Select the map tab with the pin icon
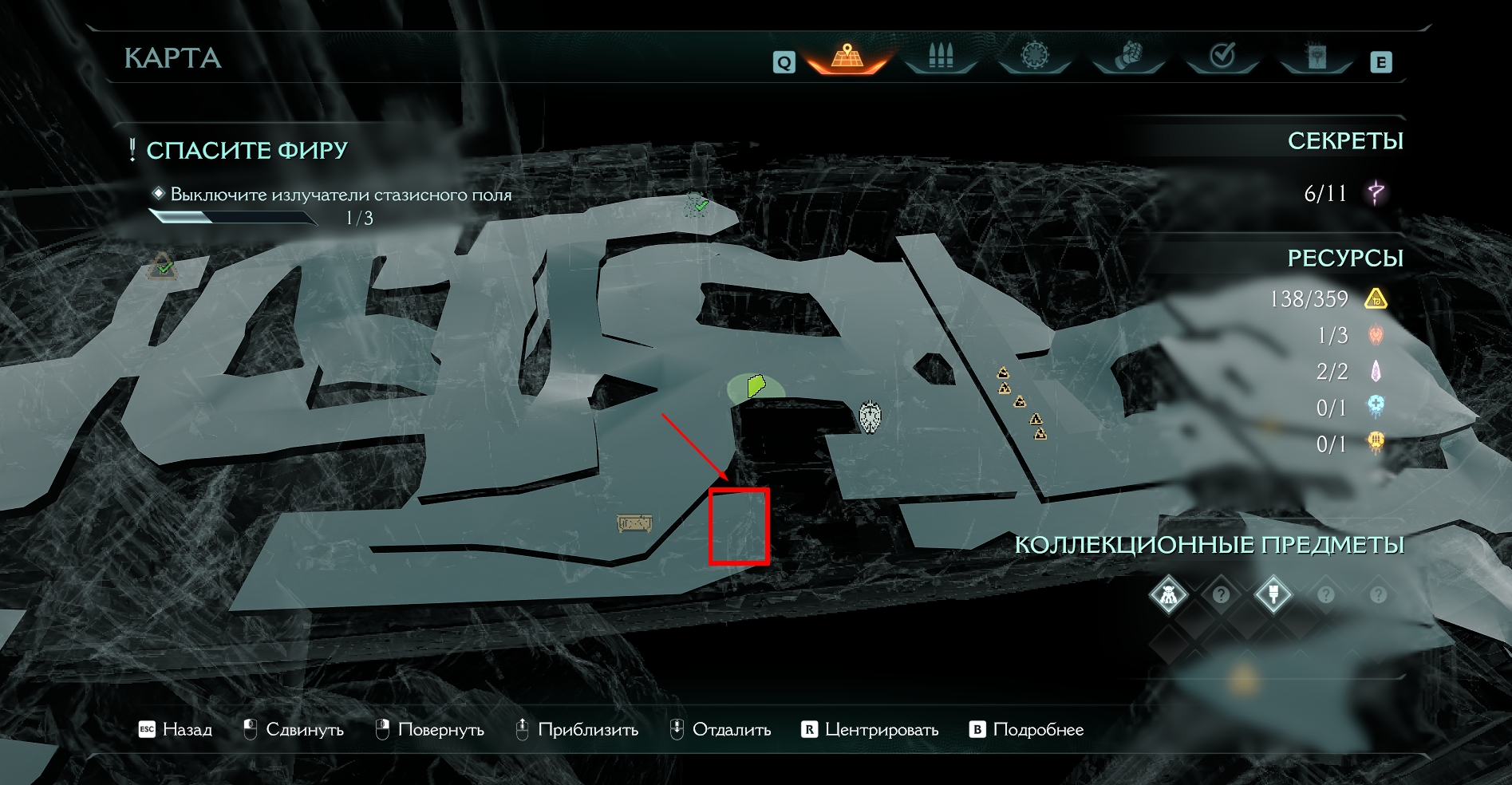Viewport: 1512px width, 785px height. (x=847, y=57)
